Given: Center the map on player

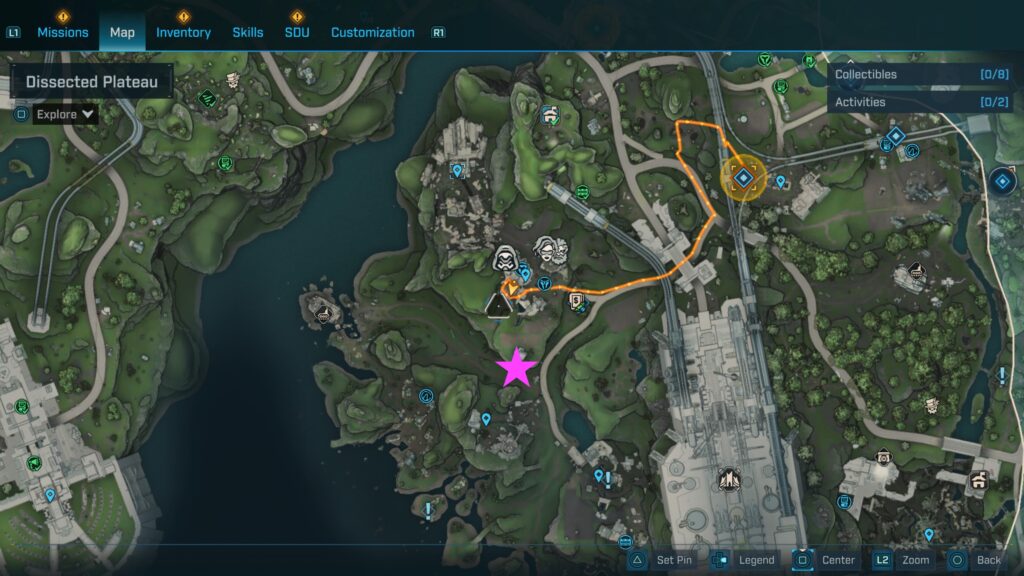Looking at the screenshot, I should pos(826,560).
